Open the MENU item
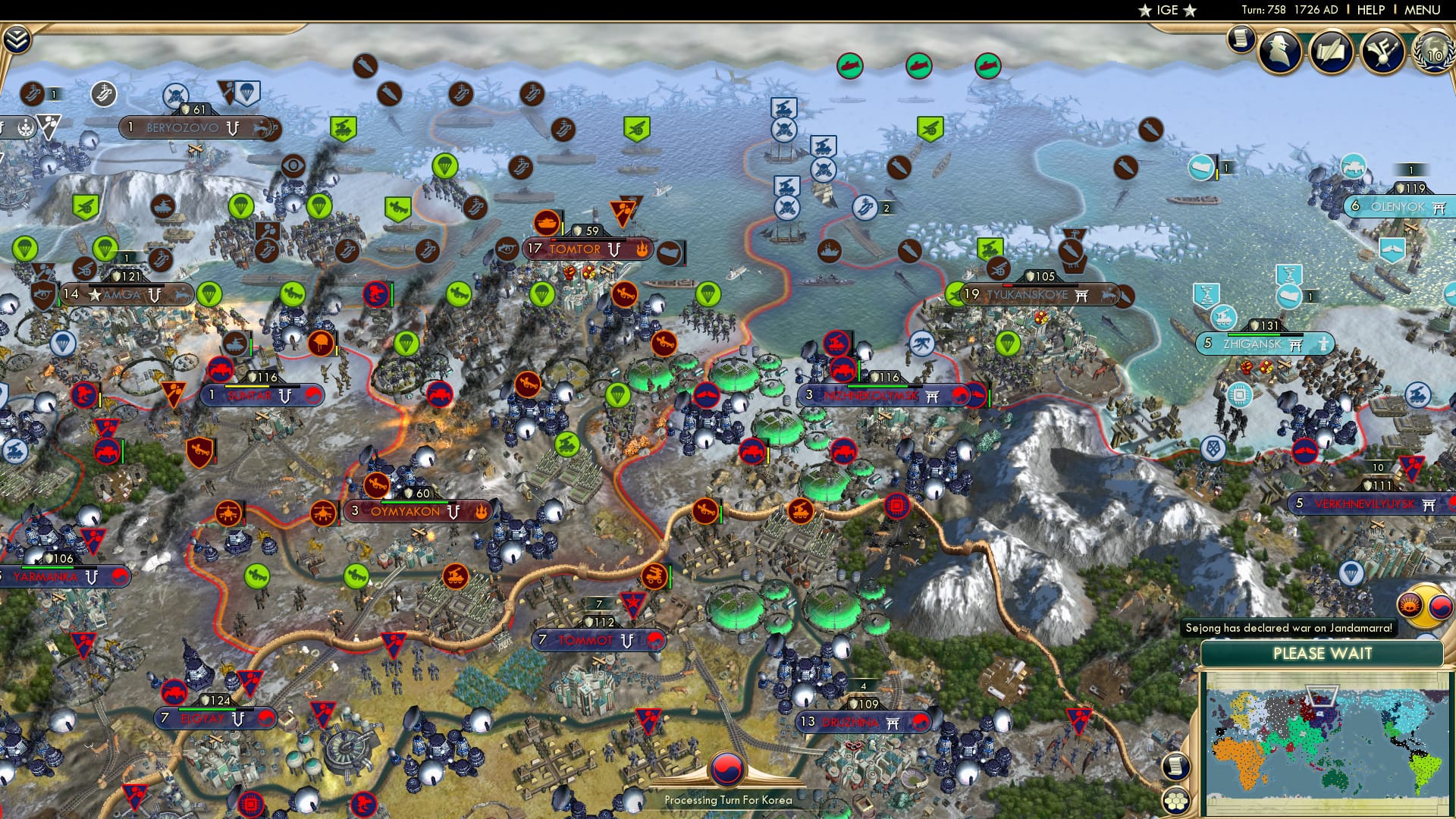This screenshot has height=819, width=1456. tap(1423, 9)
